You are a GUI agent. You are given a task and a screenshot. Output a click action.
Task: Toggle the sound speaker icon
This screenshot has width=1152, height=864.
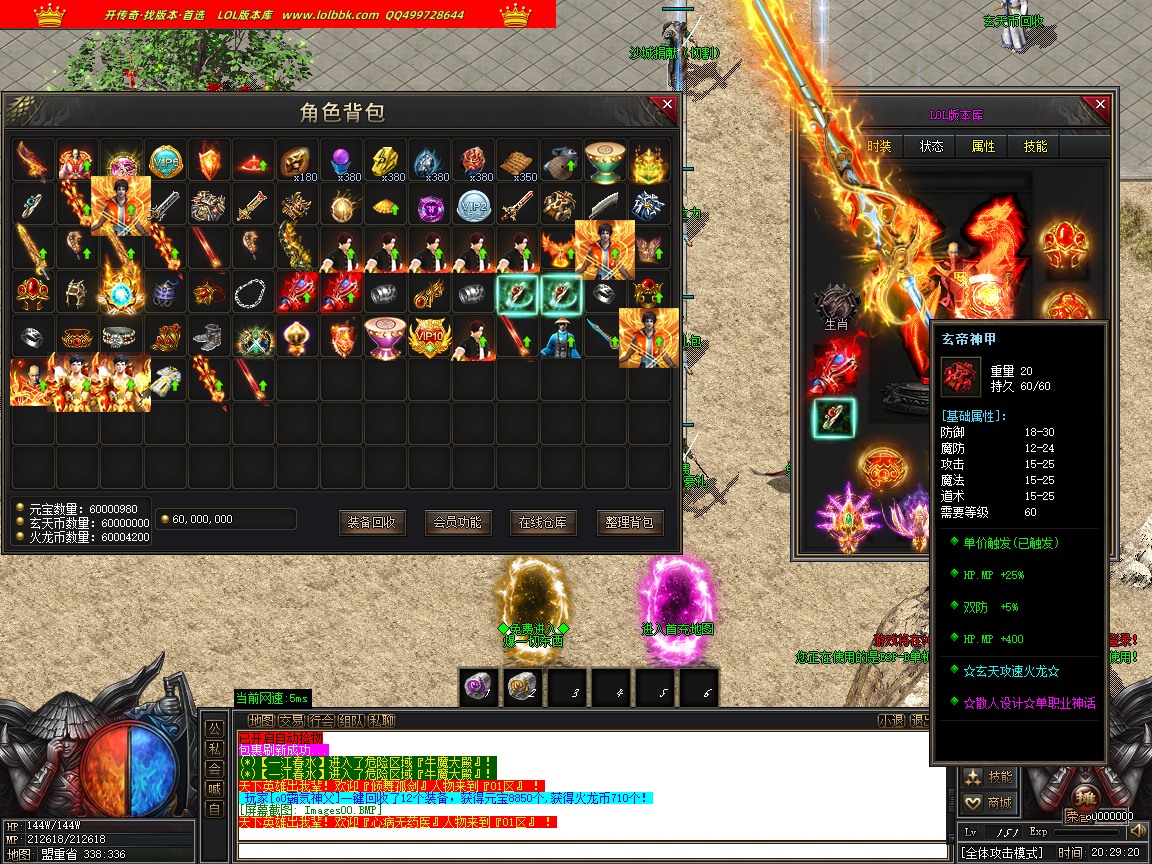(1137, 831)
